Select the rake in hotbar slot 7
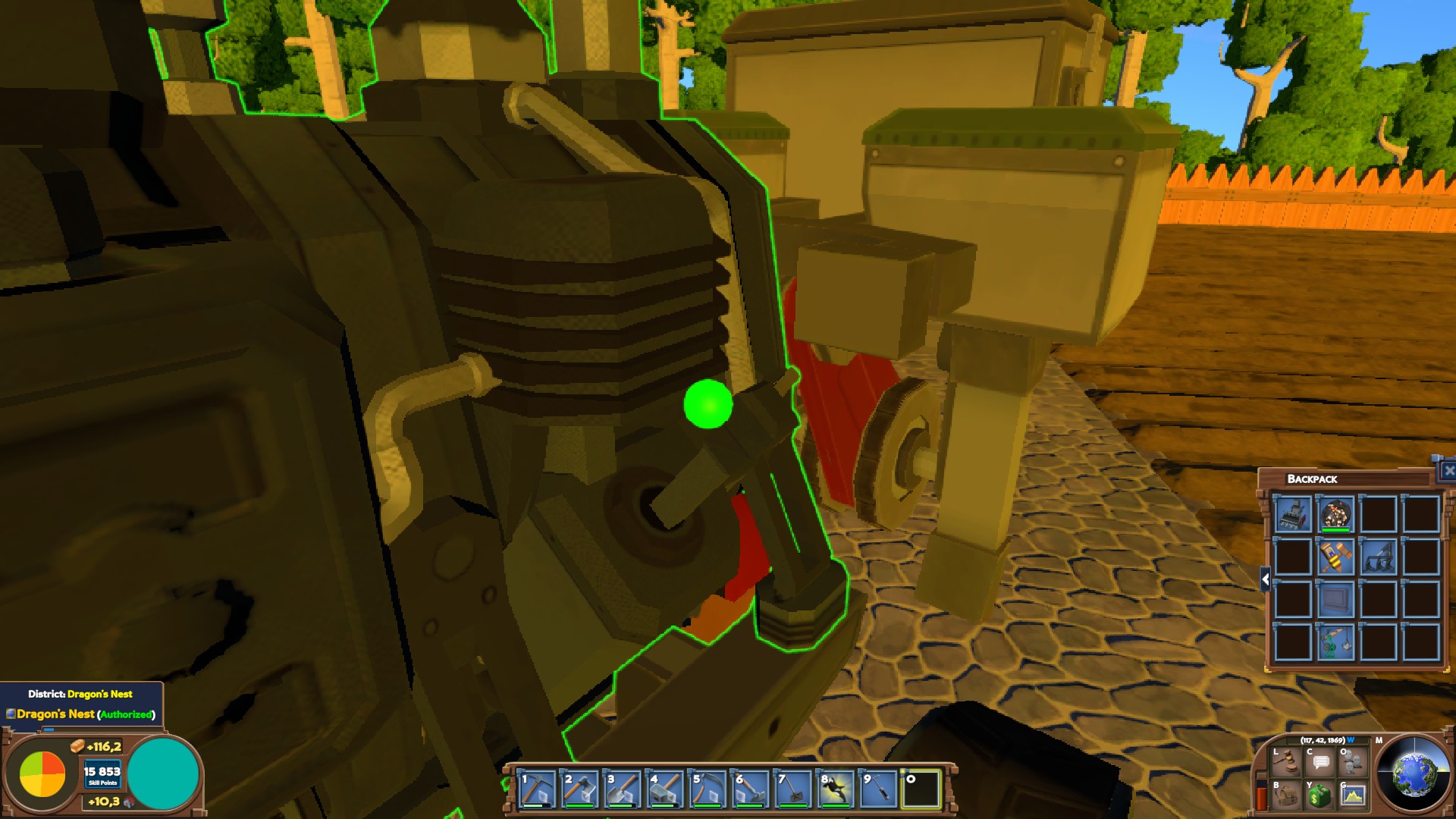Image resolution: width=1456 pixels, height=819 pixels. [792, 788]
